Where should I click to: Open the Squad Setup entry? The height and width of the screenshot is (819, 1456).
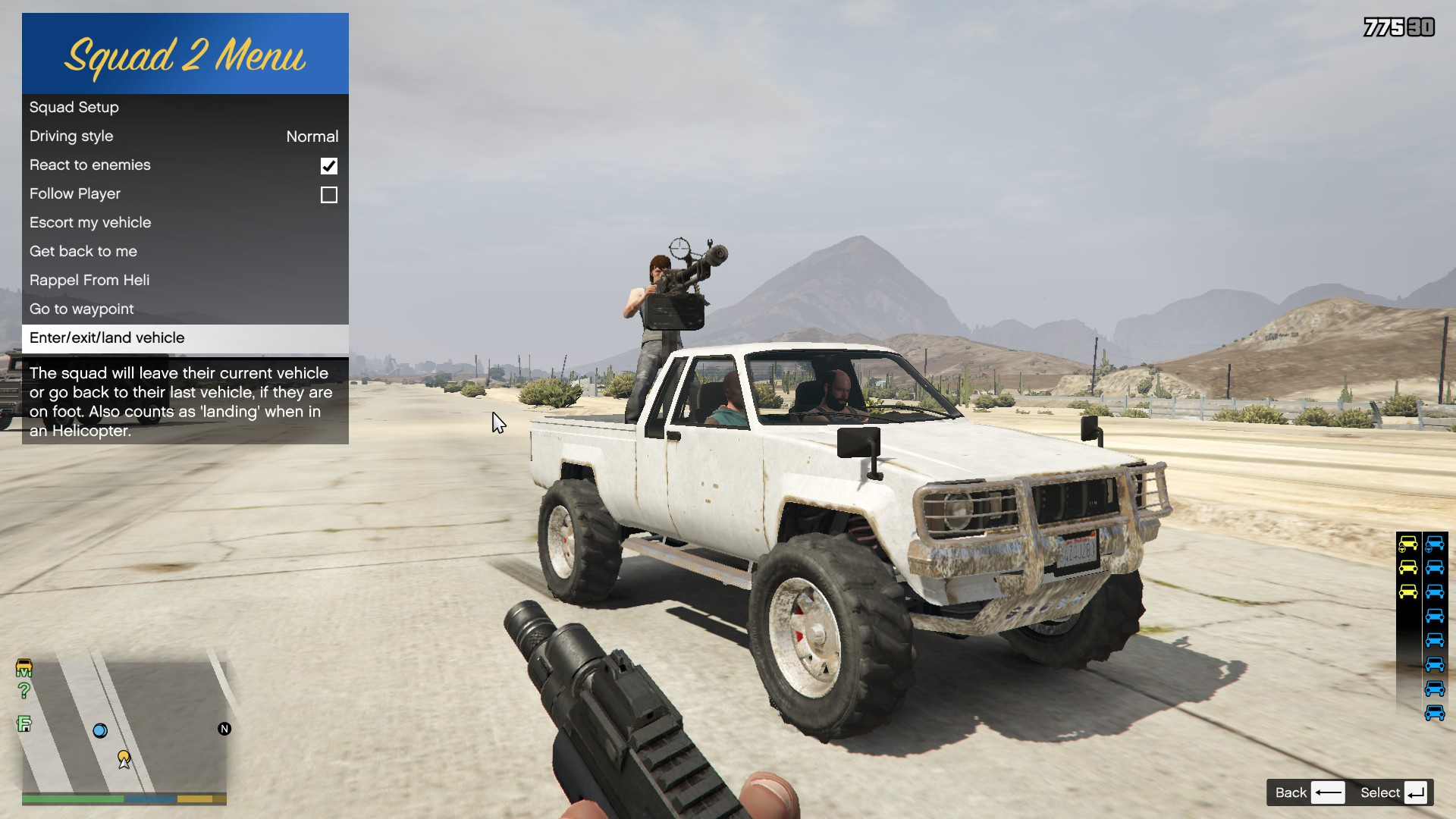click(x=185, y=108)
